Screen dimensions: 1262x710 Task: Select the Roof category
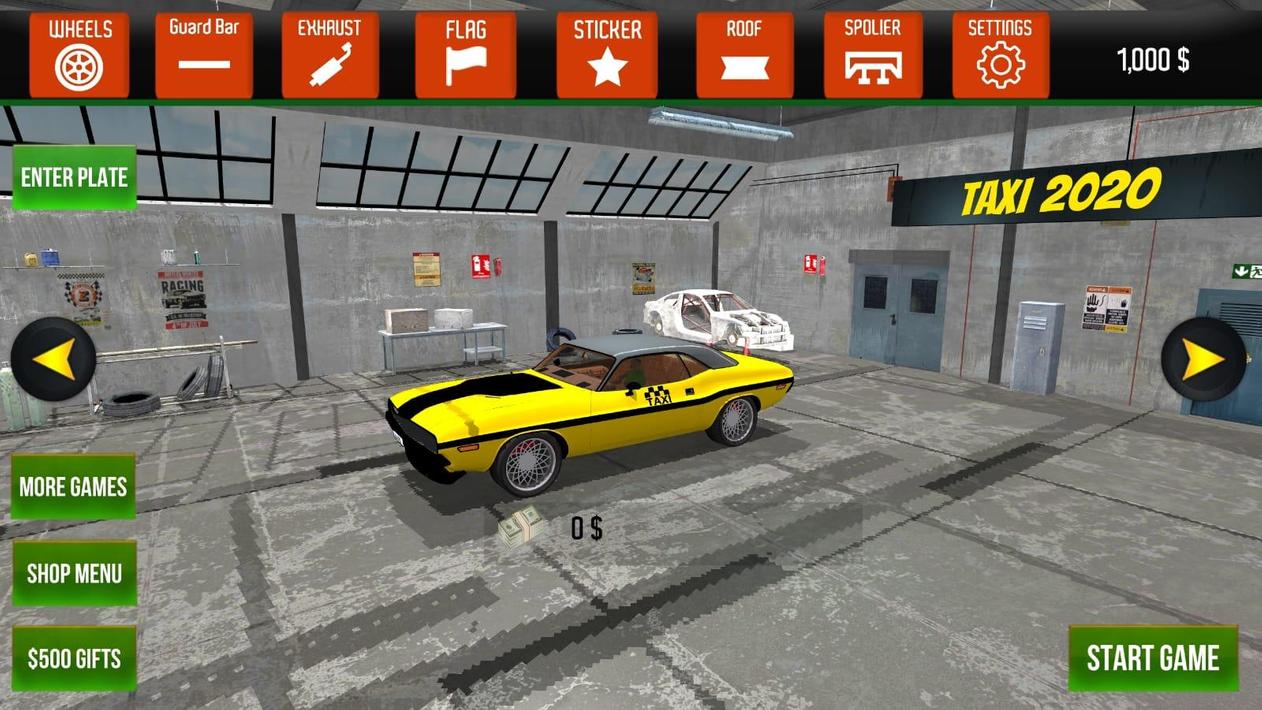tap(744, 55)
